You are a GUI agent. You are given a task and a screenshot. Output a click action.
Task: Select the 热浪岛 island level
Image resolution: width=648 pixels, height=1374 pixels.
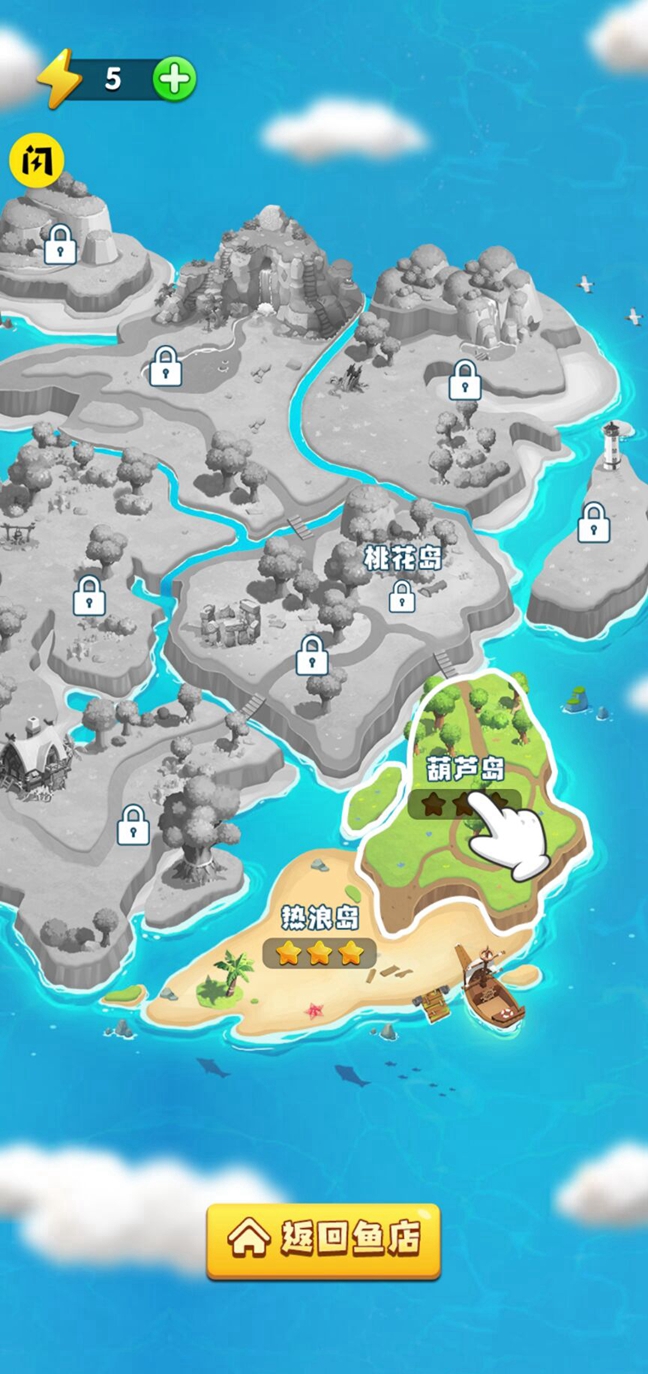click(x=320, y=940)
